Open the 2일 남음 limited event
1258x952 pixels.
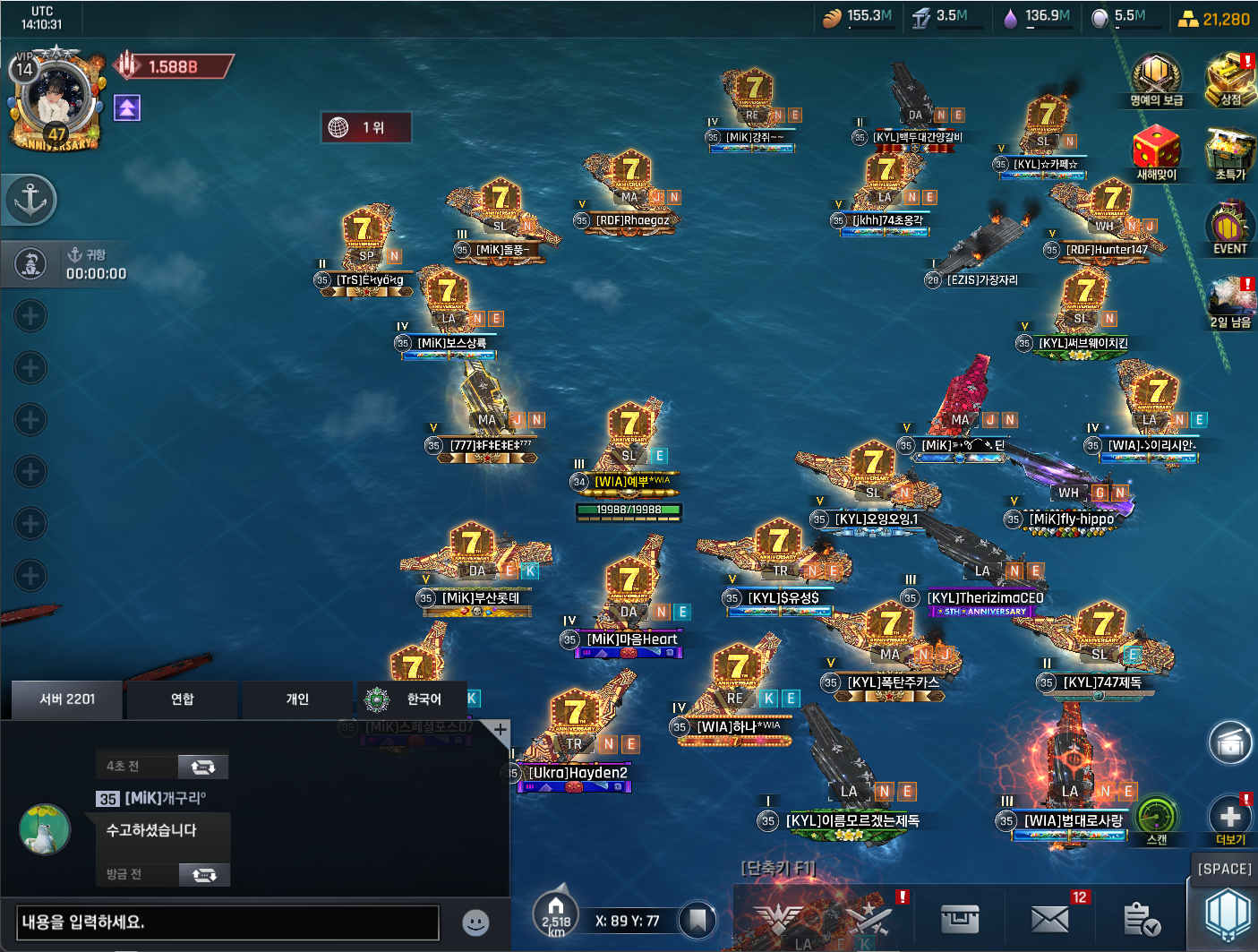tap(1231, 302)
